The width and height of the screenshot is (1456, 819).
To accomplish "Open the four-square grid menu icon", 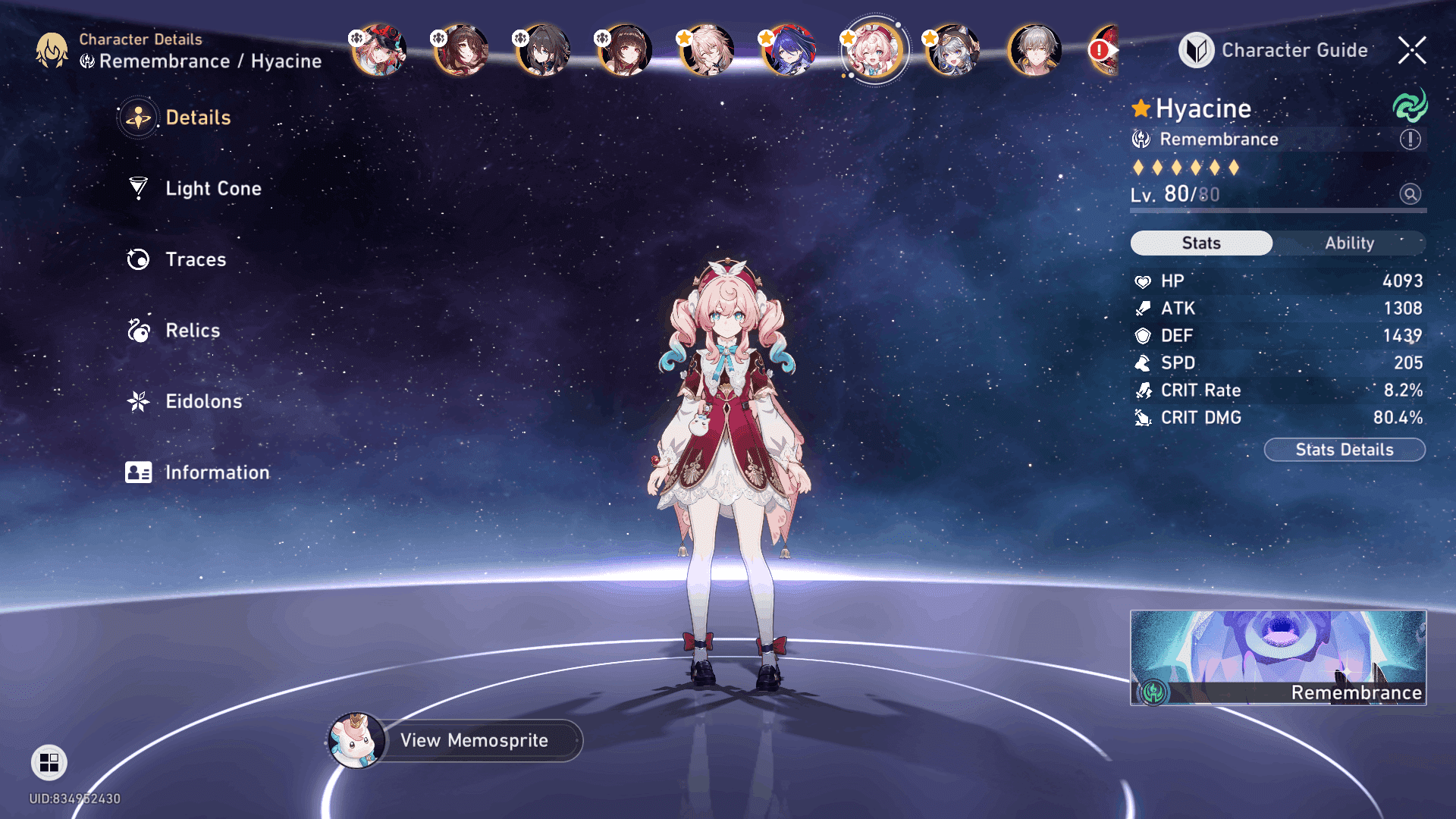I will [x=49, y=762].
